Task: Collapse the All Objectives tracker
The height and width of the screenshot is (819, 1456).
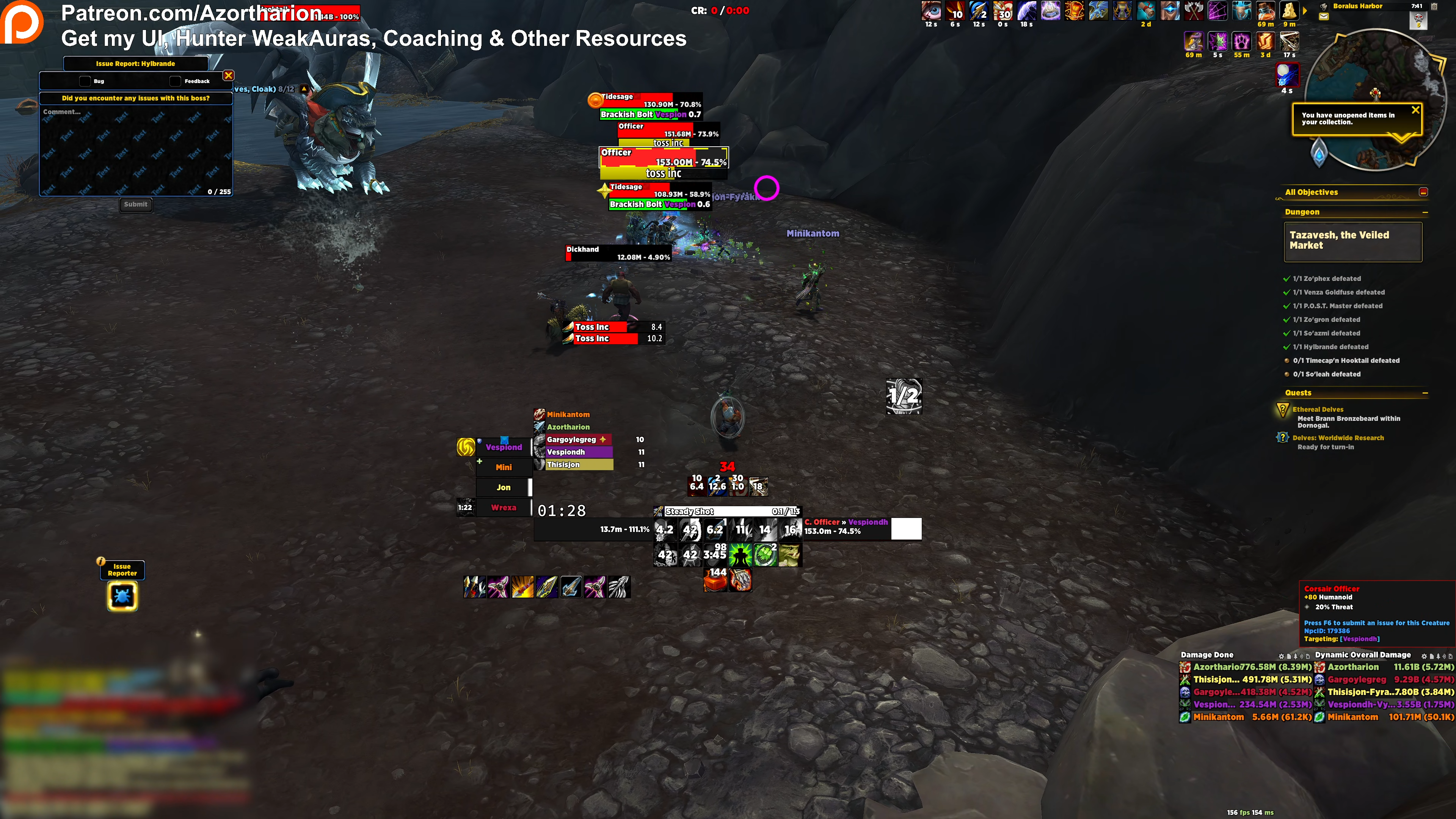Action: click(1423, 192)
